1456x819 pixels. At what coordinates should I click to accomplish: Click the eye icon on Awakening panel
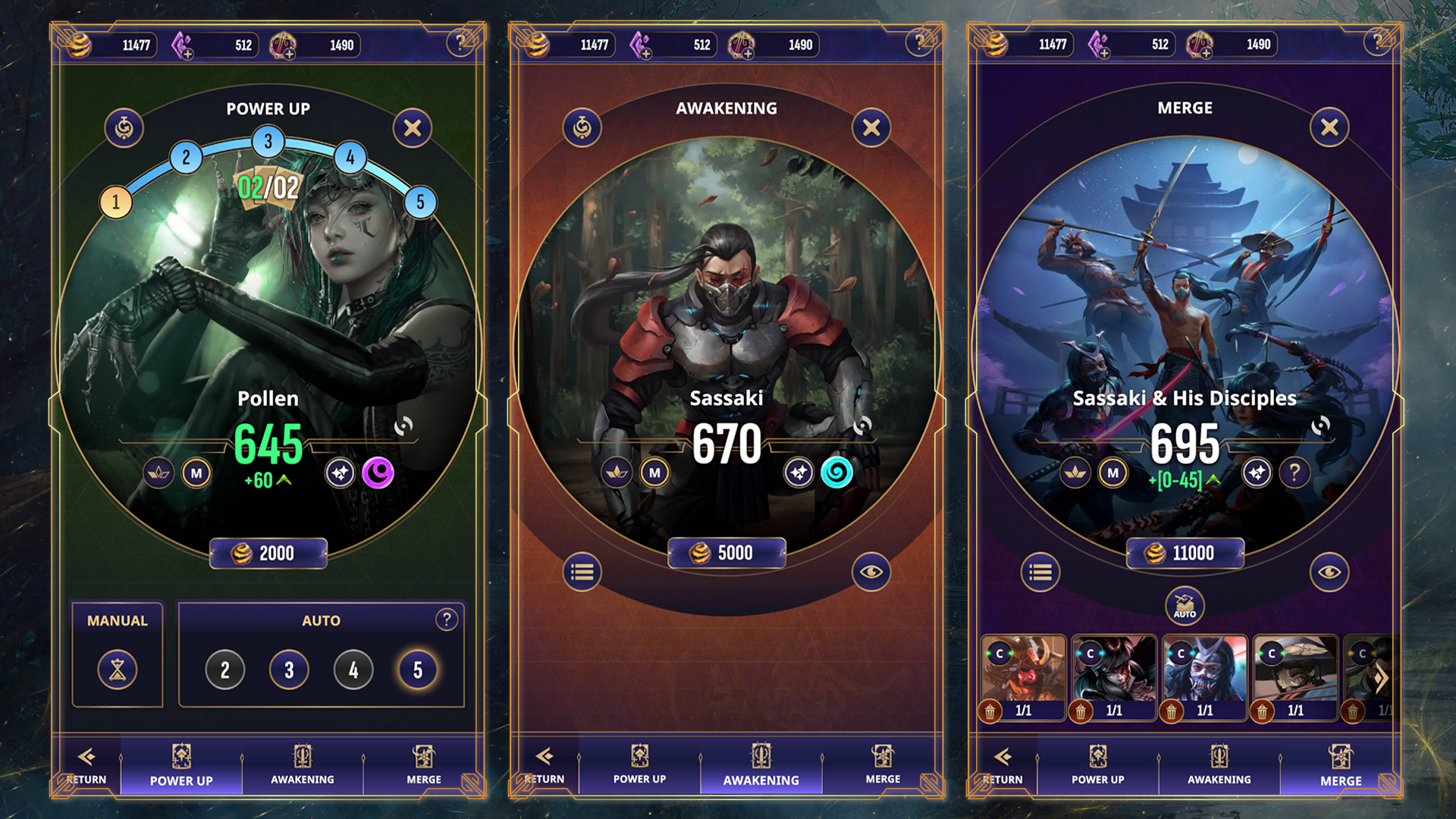click(871, 572)
